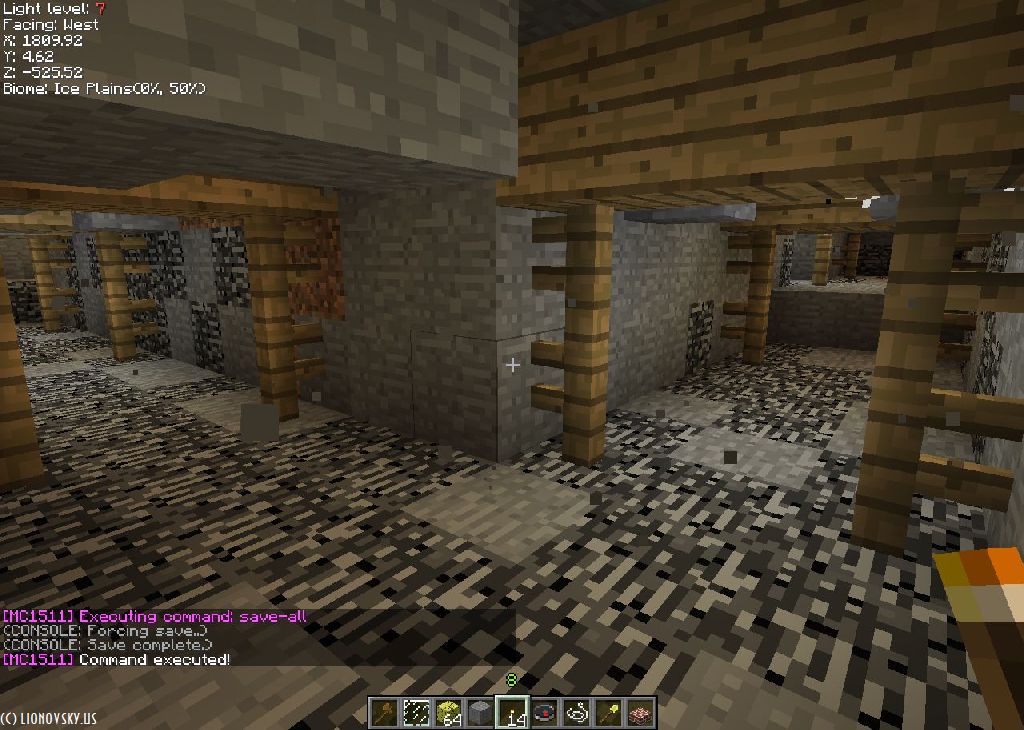Viewport: 1024px width, 730px height.
Task: Select the compass in the hotbar
Action: click(544, 713)
